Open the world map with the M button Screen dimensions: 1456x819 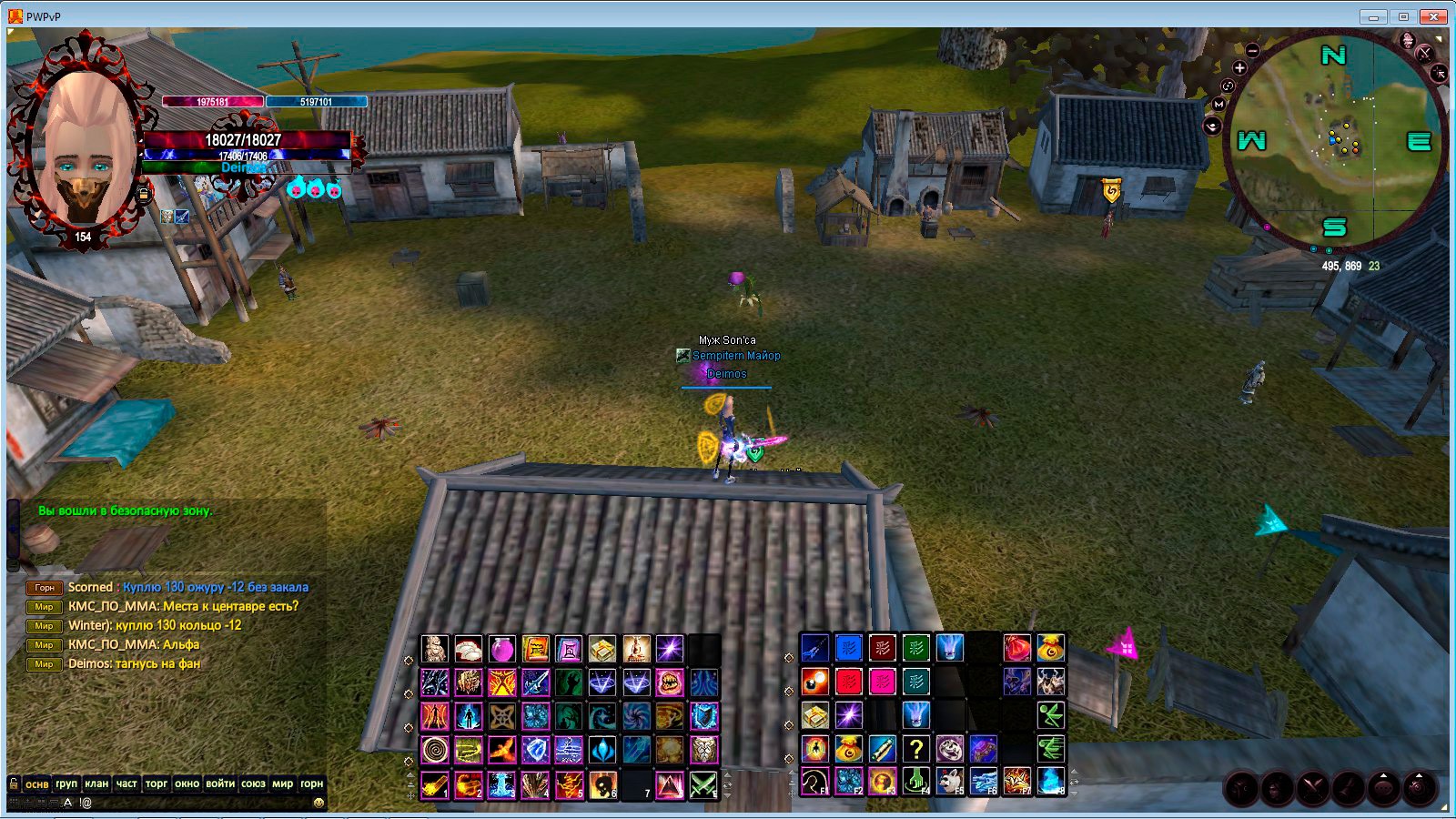1218,105
